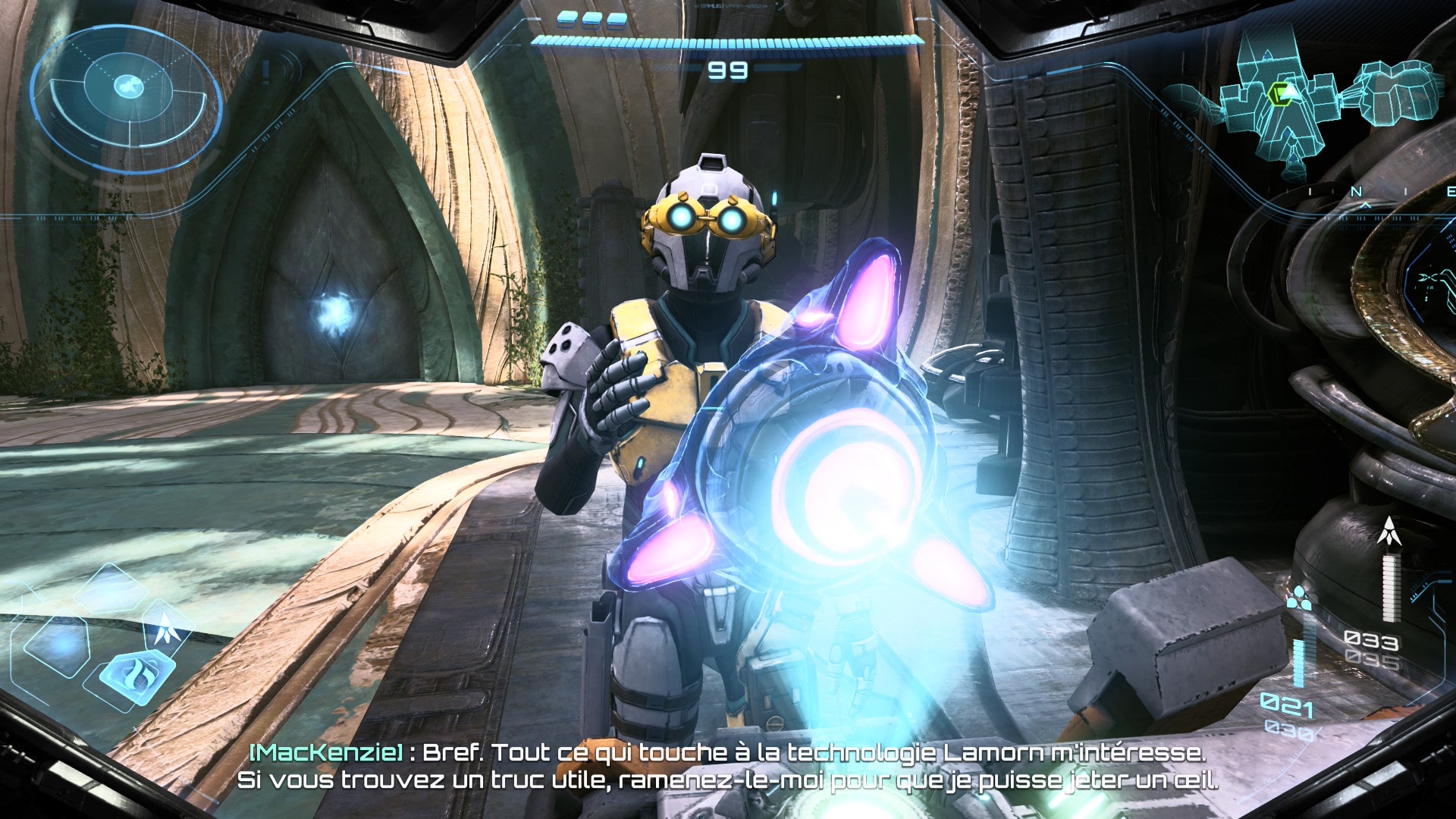
Task: Select the missile ammo icon above the white gauge
Action: tap(1389, 532)
